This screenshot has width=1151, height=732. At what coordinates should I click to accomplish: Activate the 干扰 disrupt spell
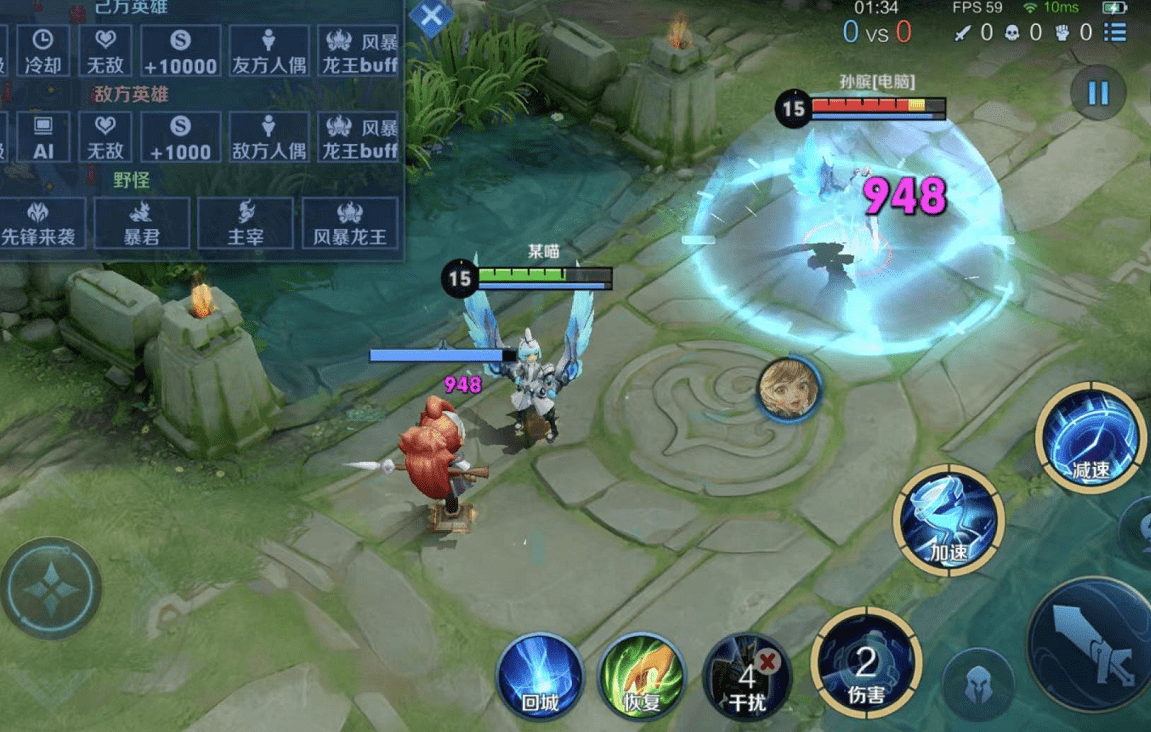(x=746, y=677)
